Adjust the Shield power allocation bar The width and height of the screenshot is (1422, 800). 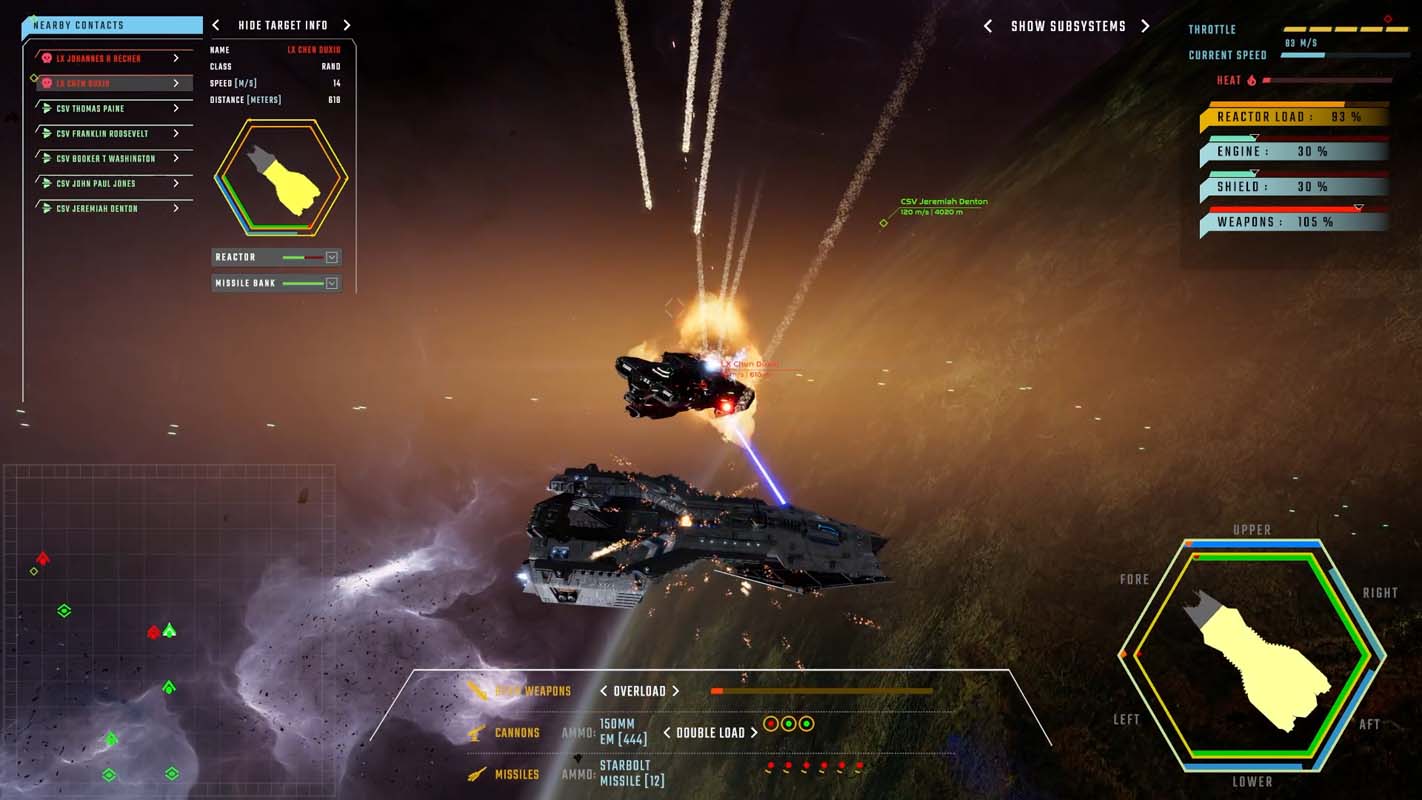pos(1297,187)
